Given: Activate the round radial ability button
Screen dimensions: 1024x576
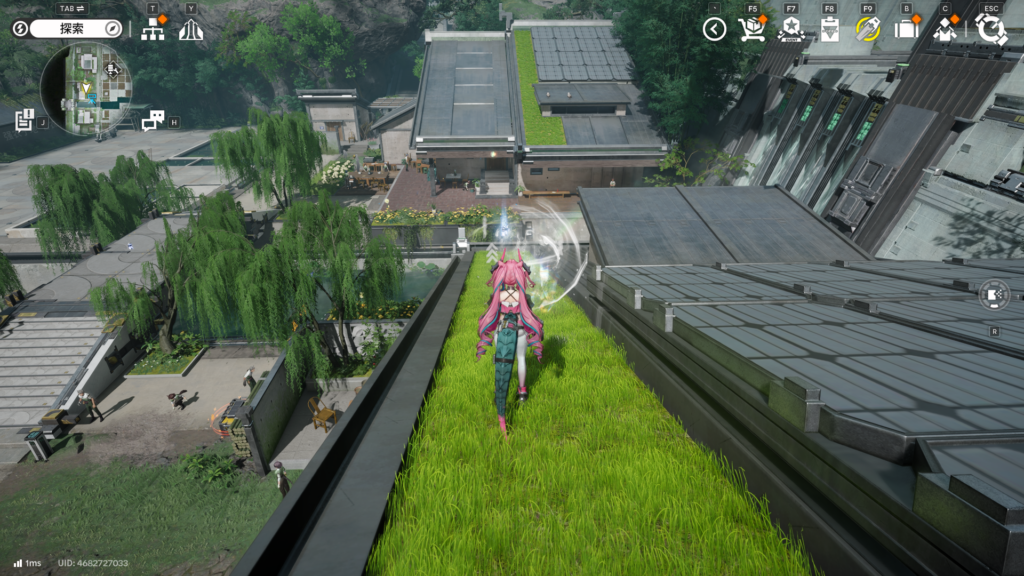Looking at the screenshot, I should (x=994, y=295).
